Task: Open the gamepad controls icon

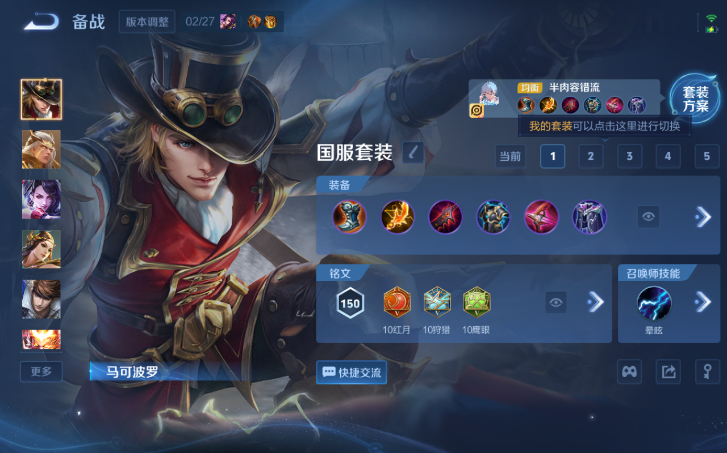Action: point(628,372)
